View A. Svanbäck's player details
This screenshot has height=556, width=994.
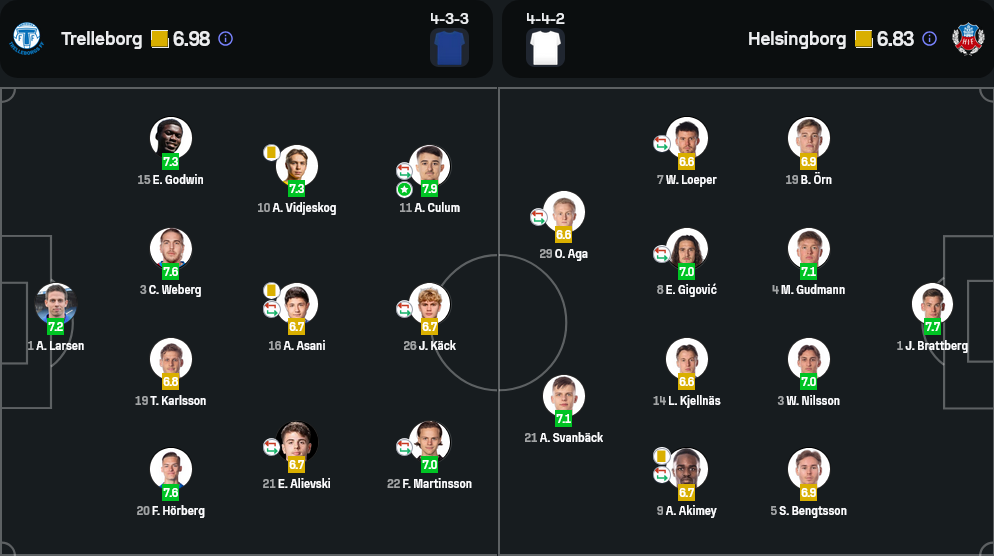[564, 396]
